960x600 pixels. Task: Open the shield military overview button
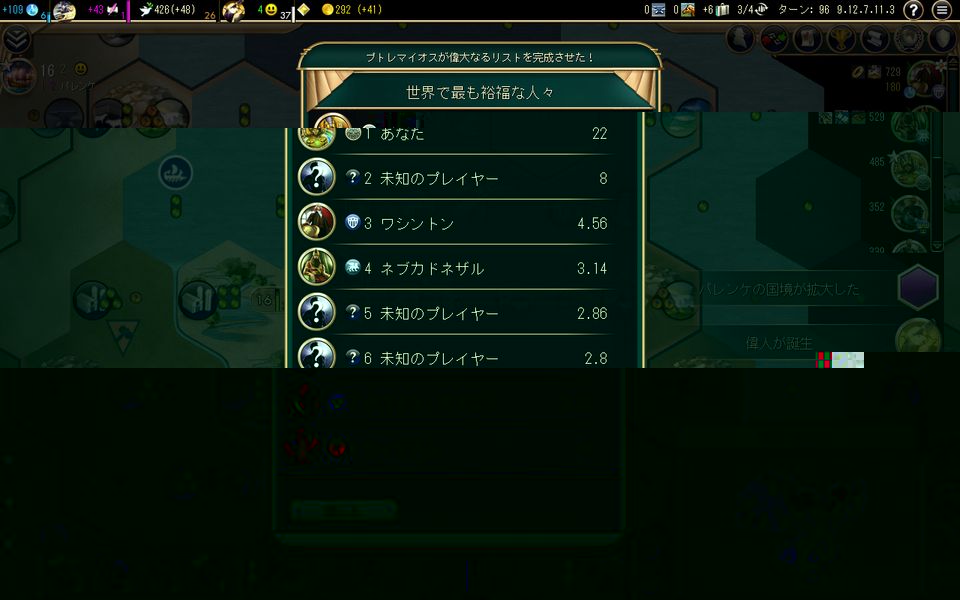point(942,39)
